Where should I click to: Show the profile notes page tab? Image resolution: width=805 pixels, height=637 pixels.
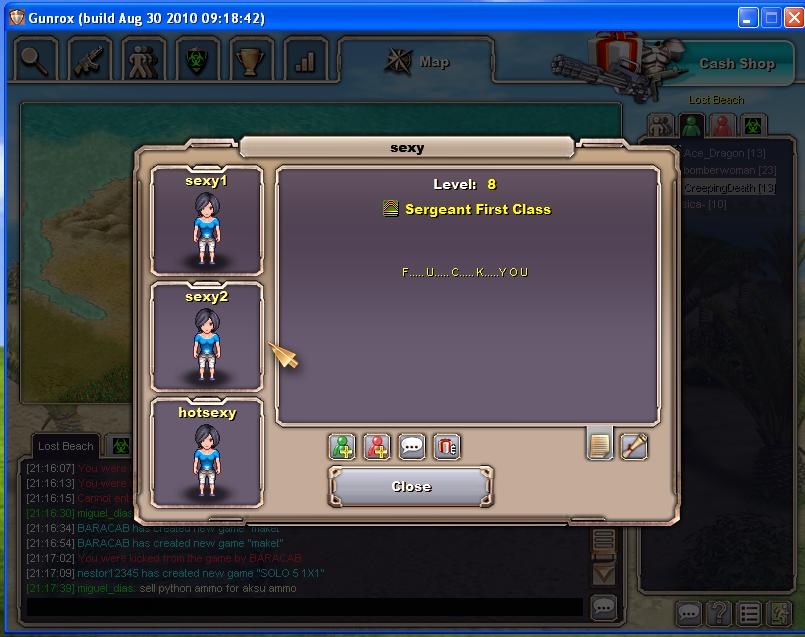coord(600,445)
